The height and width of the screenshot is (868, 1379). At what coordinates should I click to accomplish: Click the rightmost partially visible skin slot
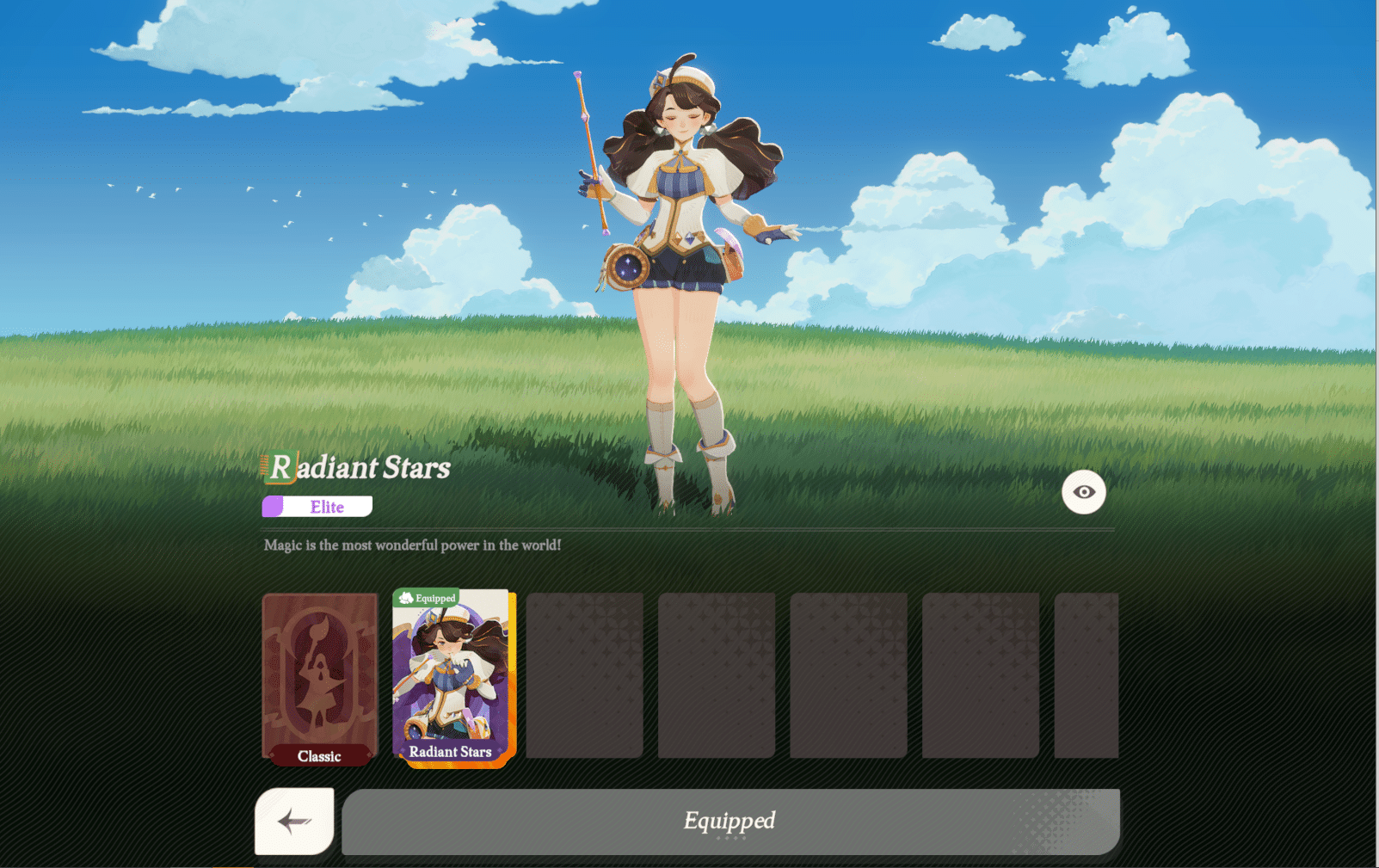1086,675
